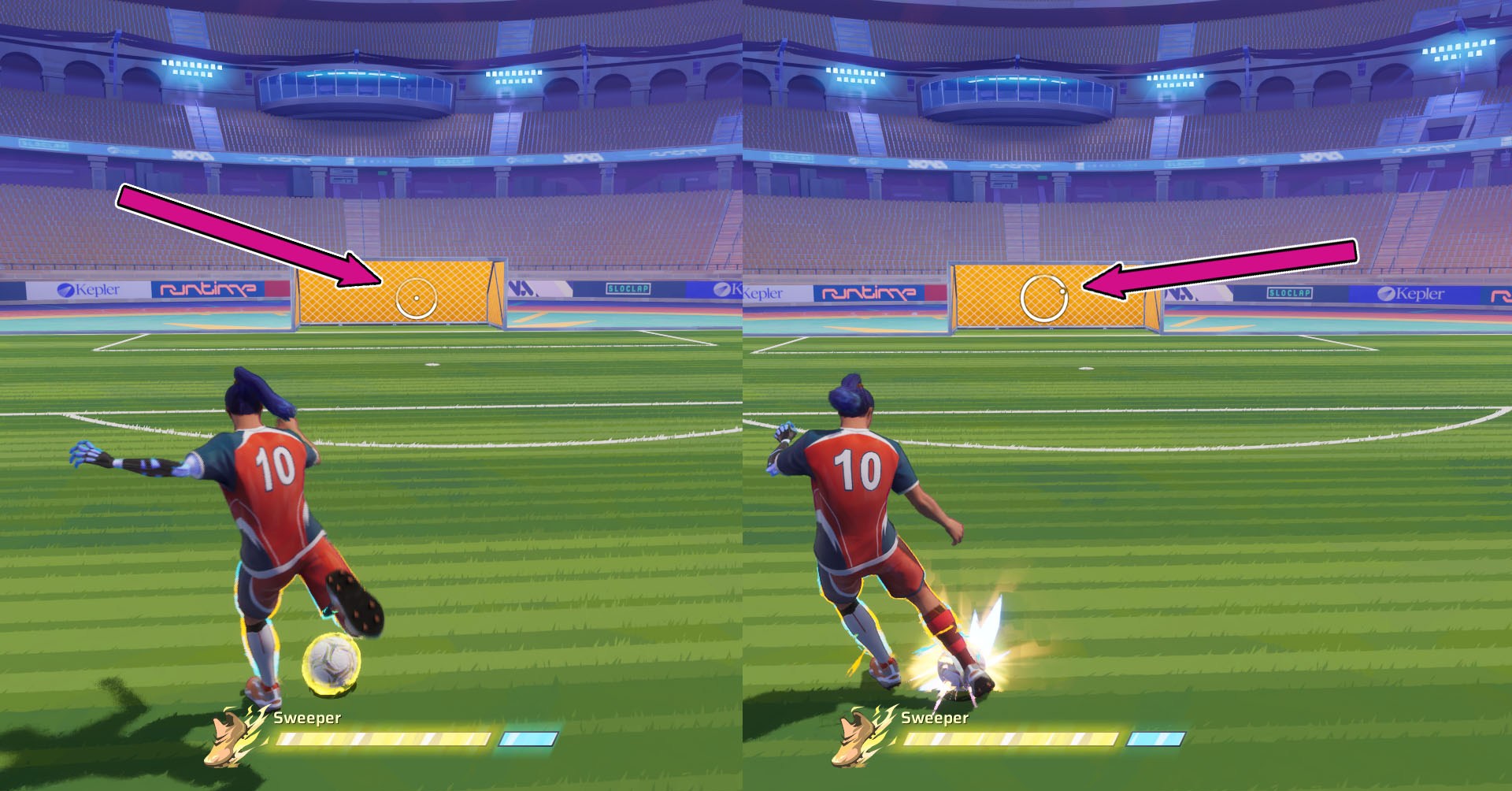Click the Kepler sponsor logo on the left

point(89,288)
